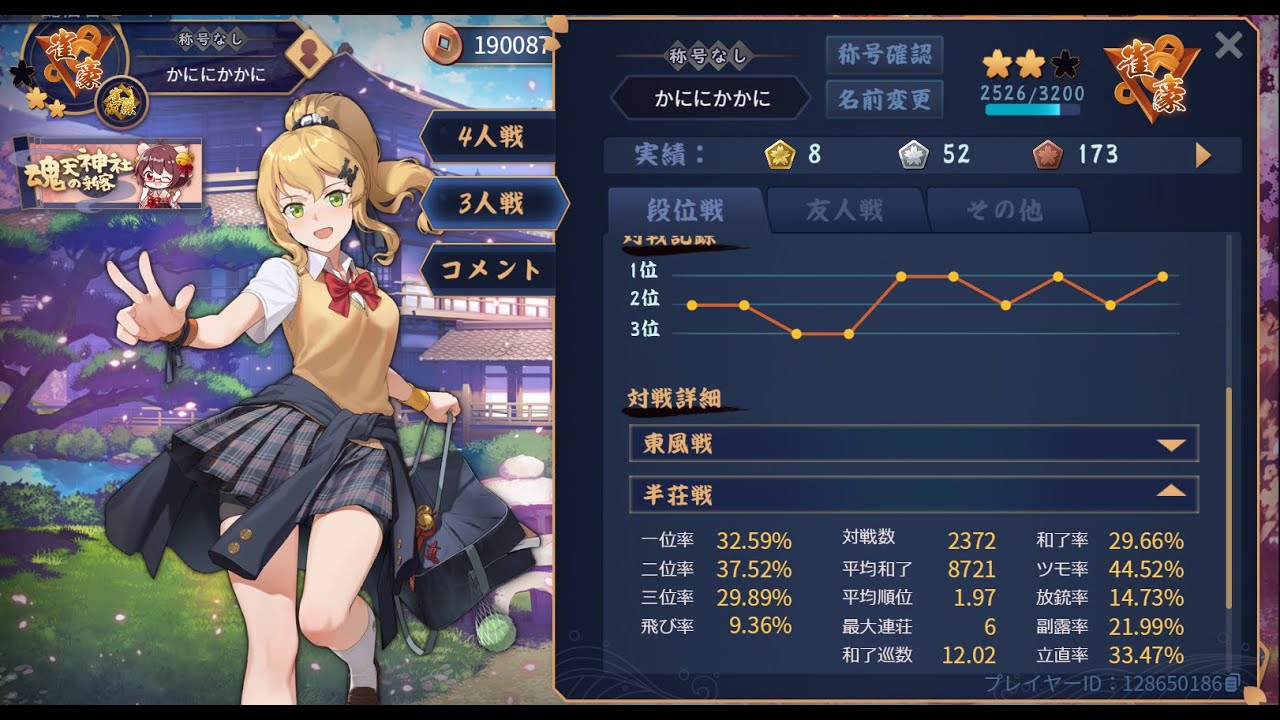Switch to the 4人戦 stats
The width and height of the screenshot is (1280, 720).
point(490,137)
